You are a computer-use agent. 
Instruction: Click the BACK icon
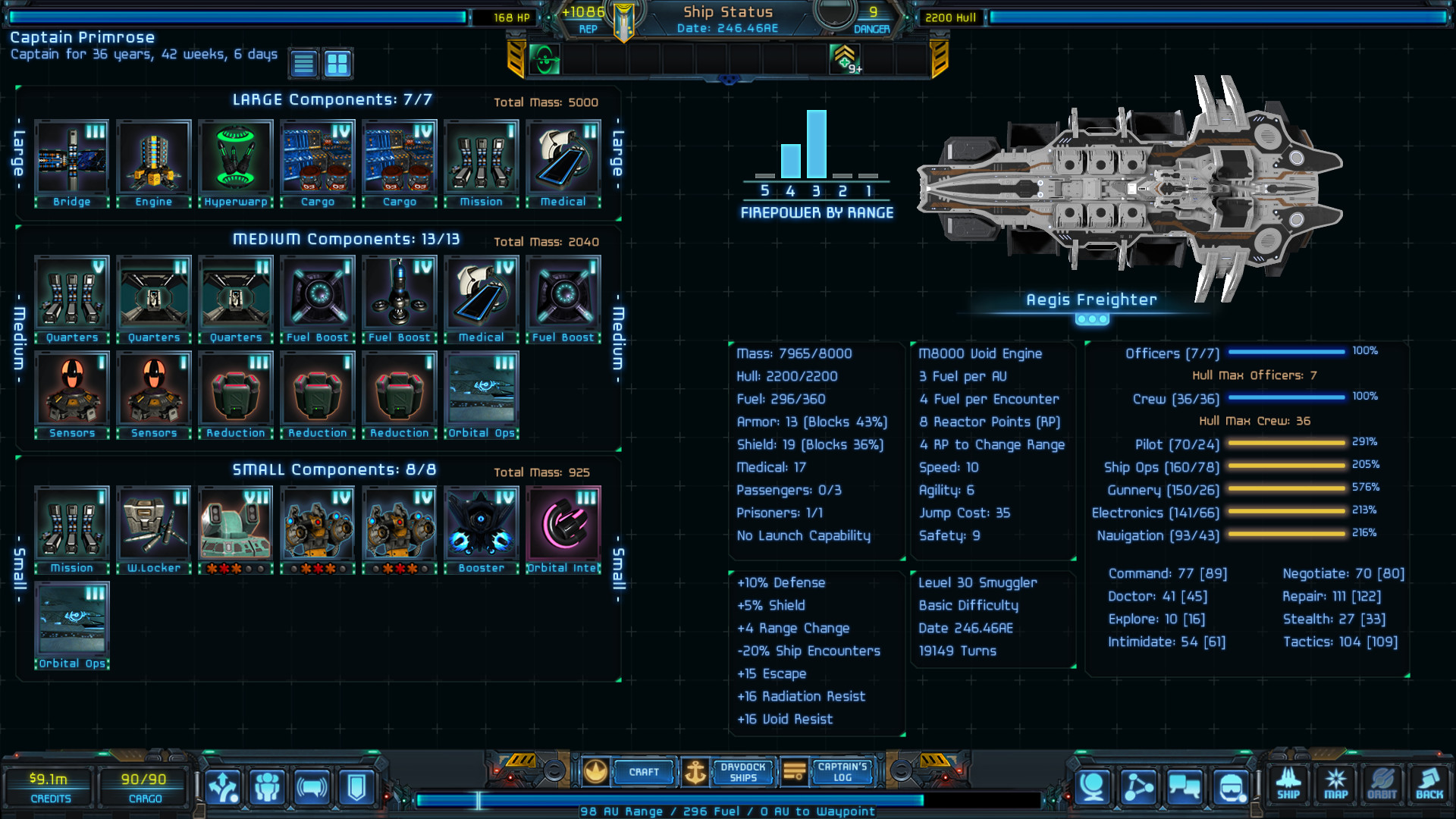(1429, 785)
